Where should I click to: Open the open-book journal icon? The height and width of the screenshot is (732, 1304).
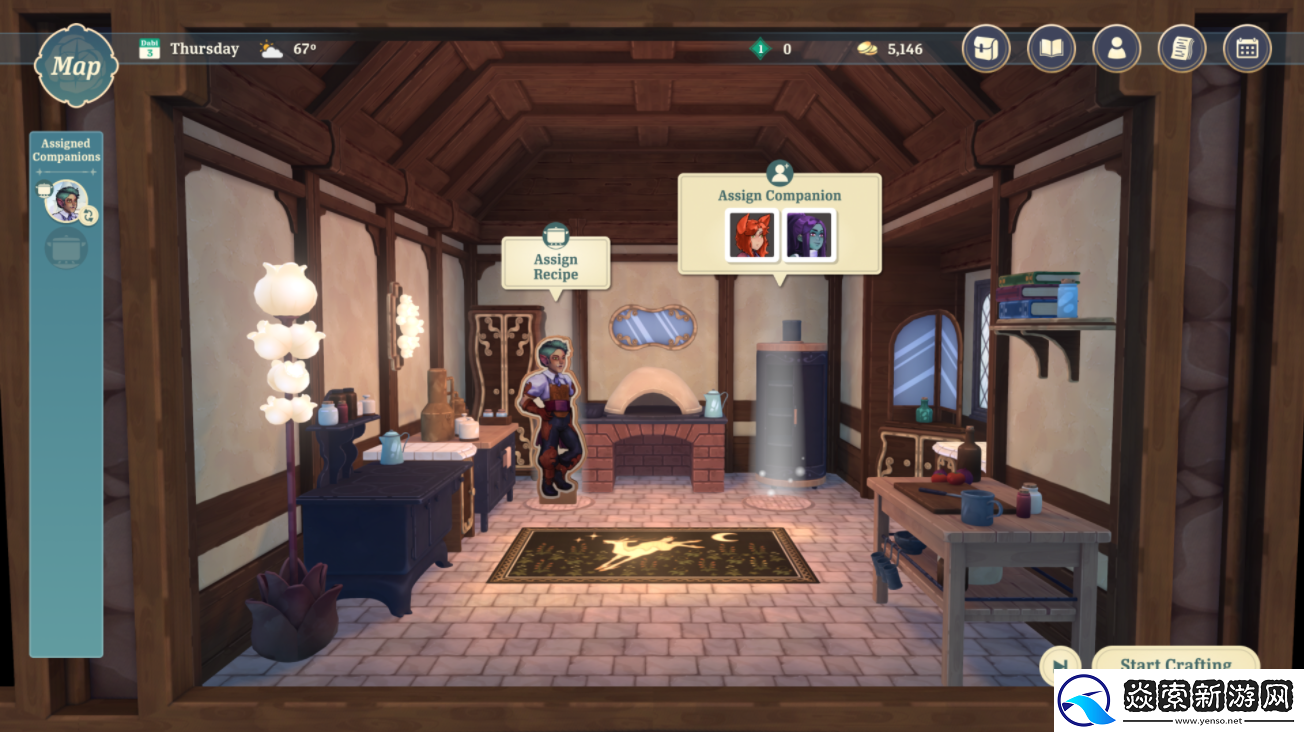[1051, 48]
